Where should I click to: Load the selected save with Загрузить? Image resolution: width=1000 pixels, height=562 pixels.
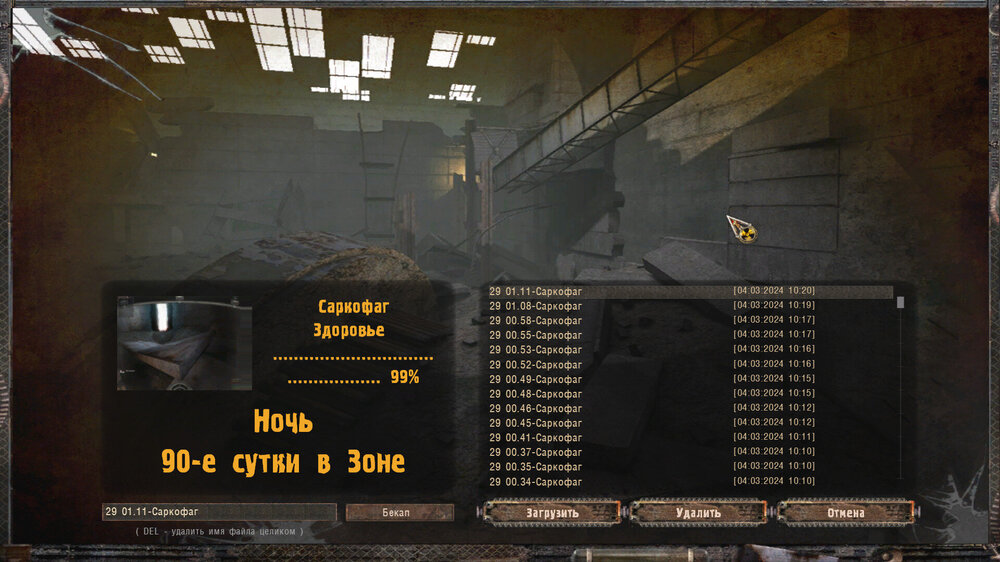pyautogui.click(x=552, y=513)
